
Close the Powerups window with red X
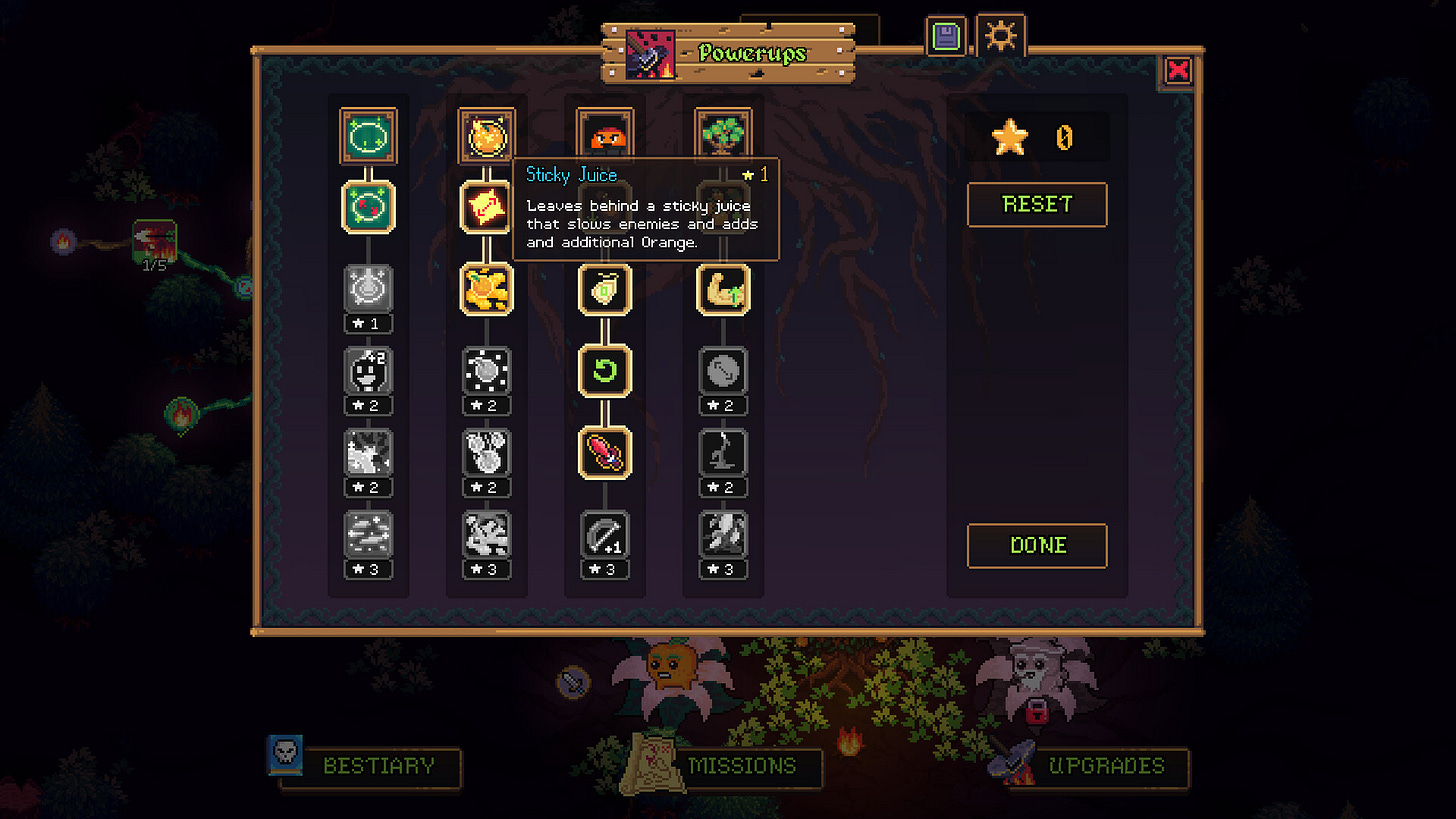pos(1179,70)
